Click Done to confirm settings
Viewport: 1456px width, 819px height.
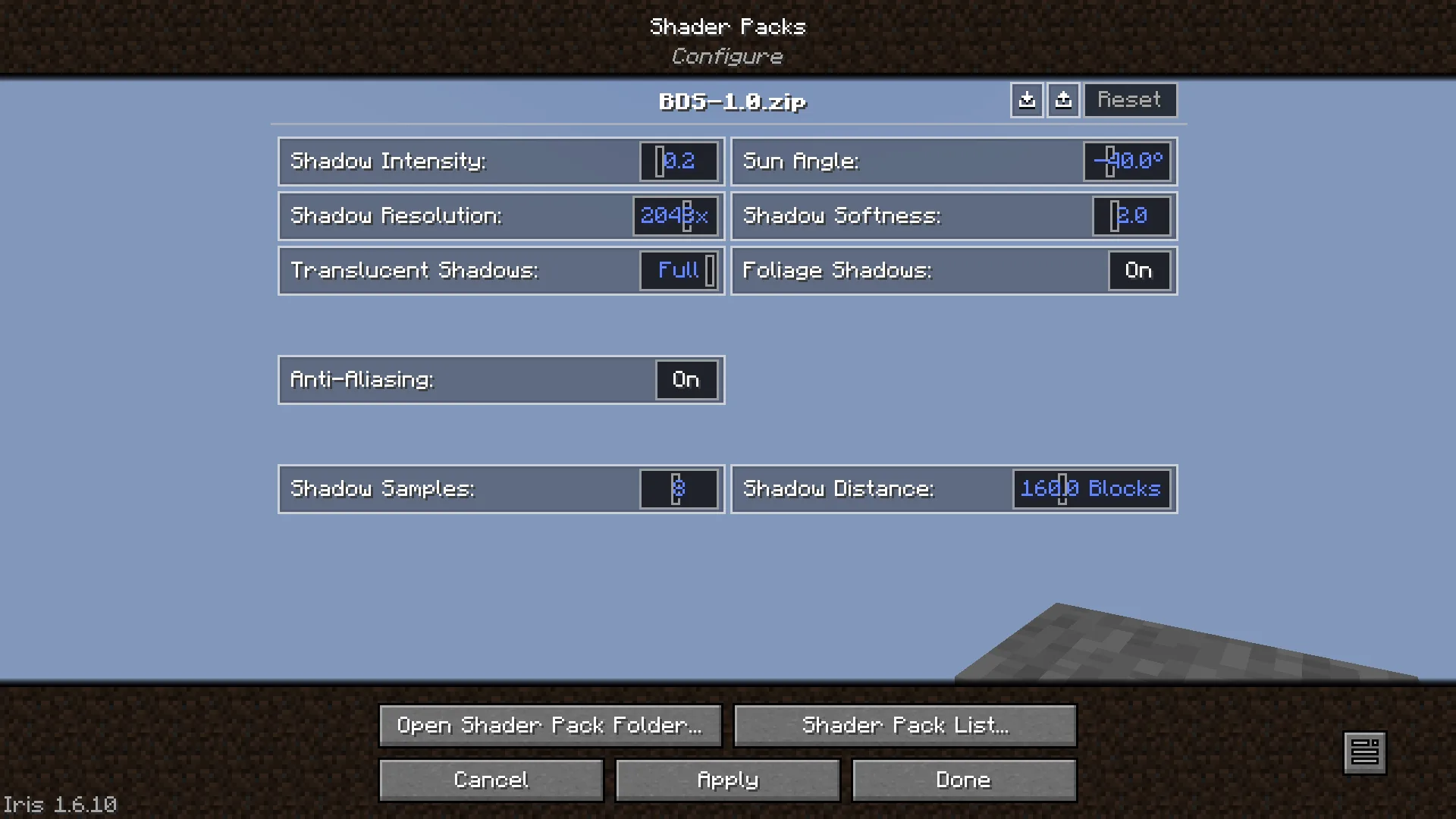(x=964, y=780)
